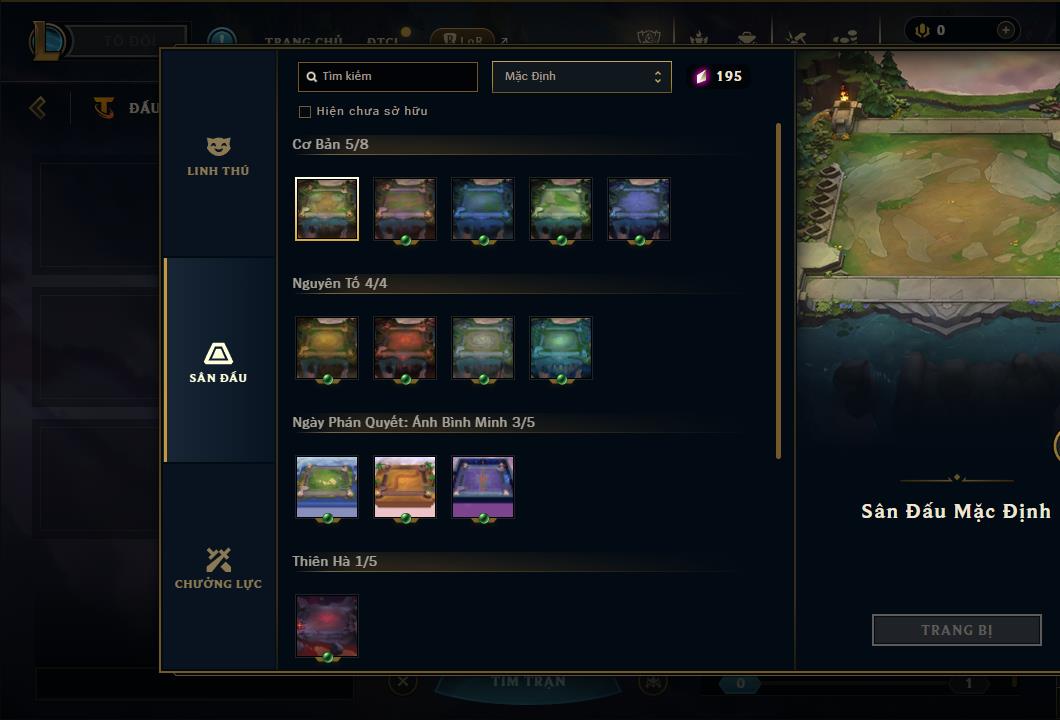The width and height of the screenshot is (1060, 720).
Task: Open the Sân Đấu tab
Action: (218, 362)
